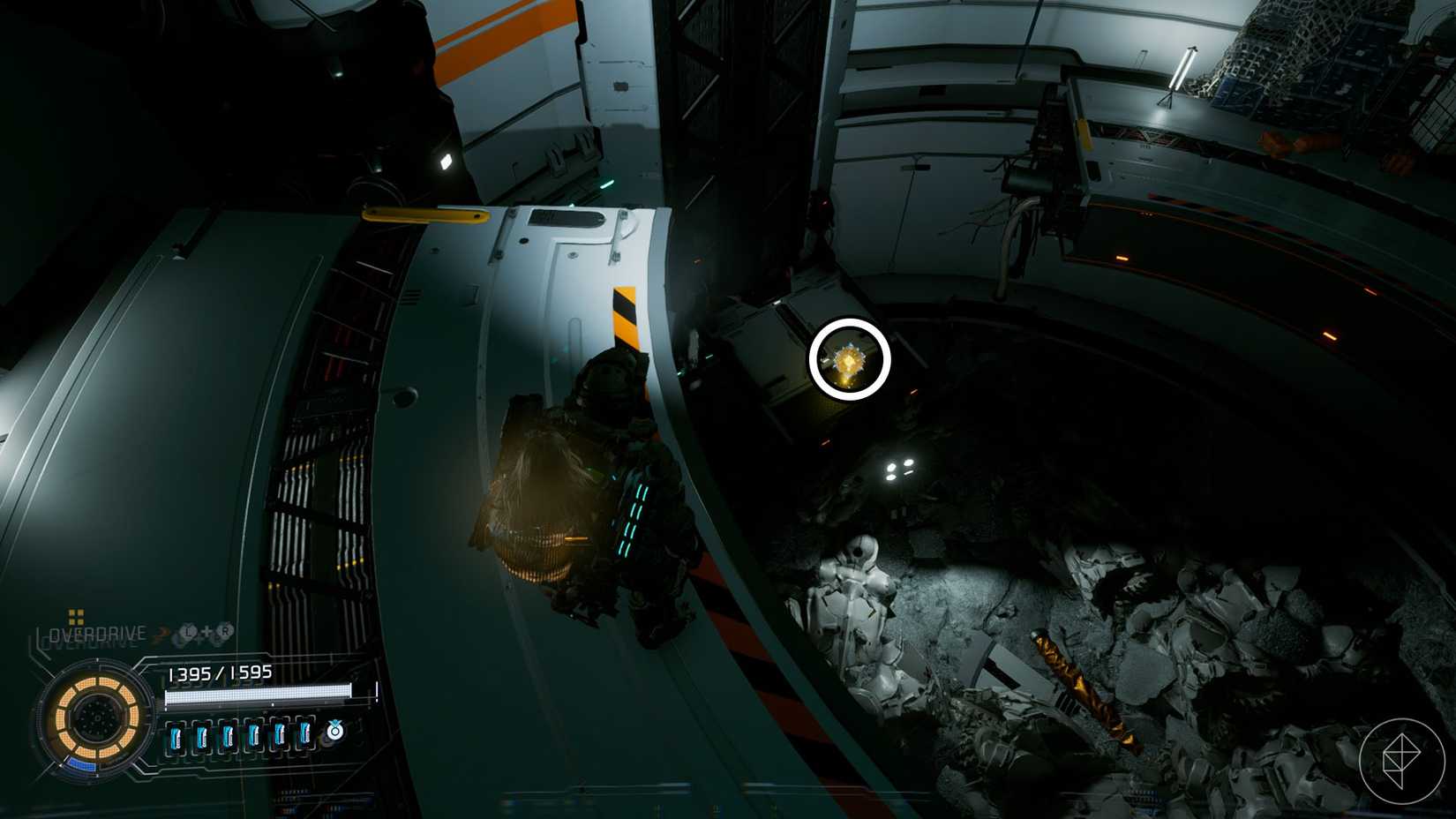Select the last blue ammo magazine icon
The height and width of the screenshot is (819, 1456).
click(305, 735)
